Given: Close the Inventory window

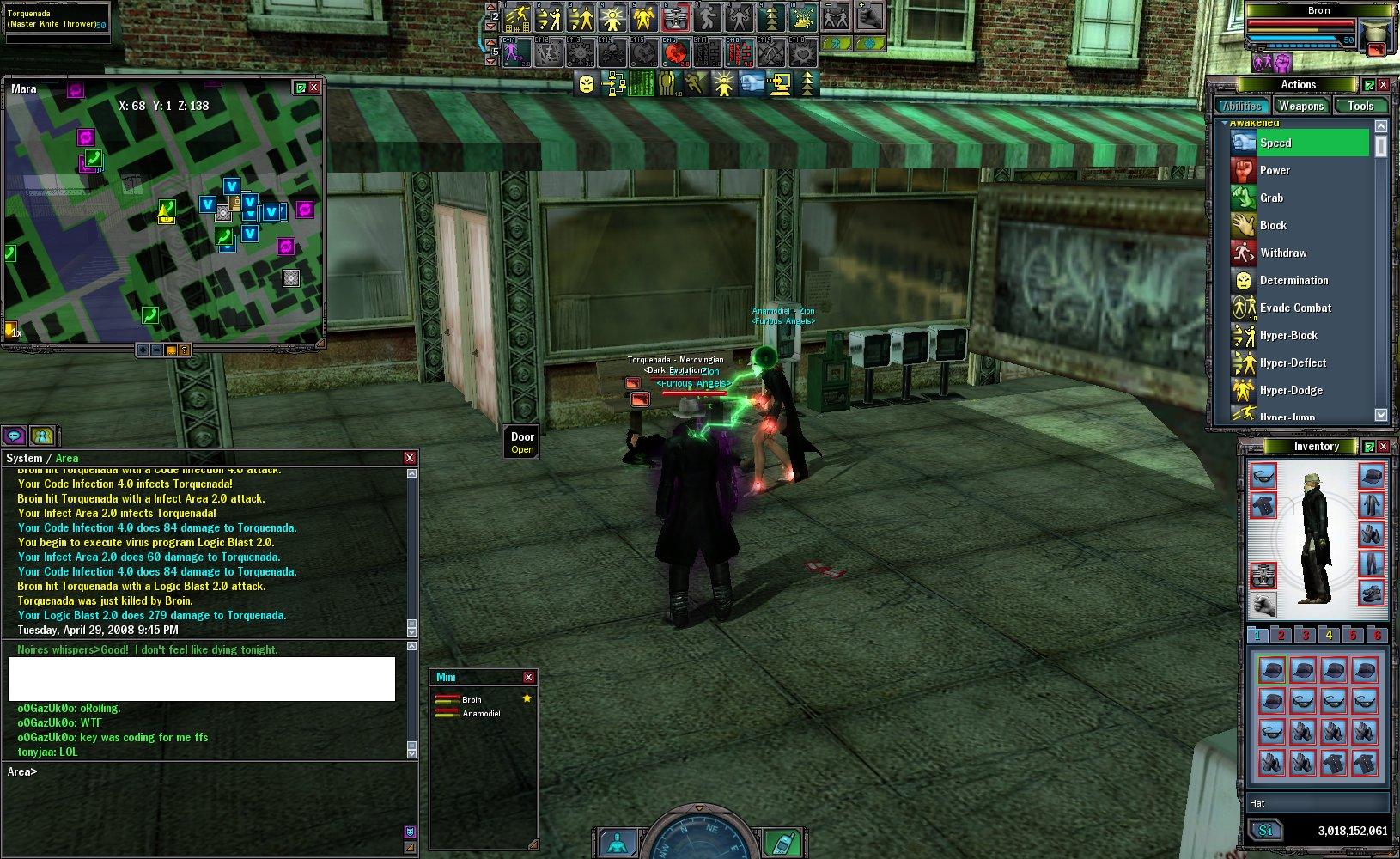Looking at the screenshot, I should point(1383,447).
